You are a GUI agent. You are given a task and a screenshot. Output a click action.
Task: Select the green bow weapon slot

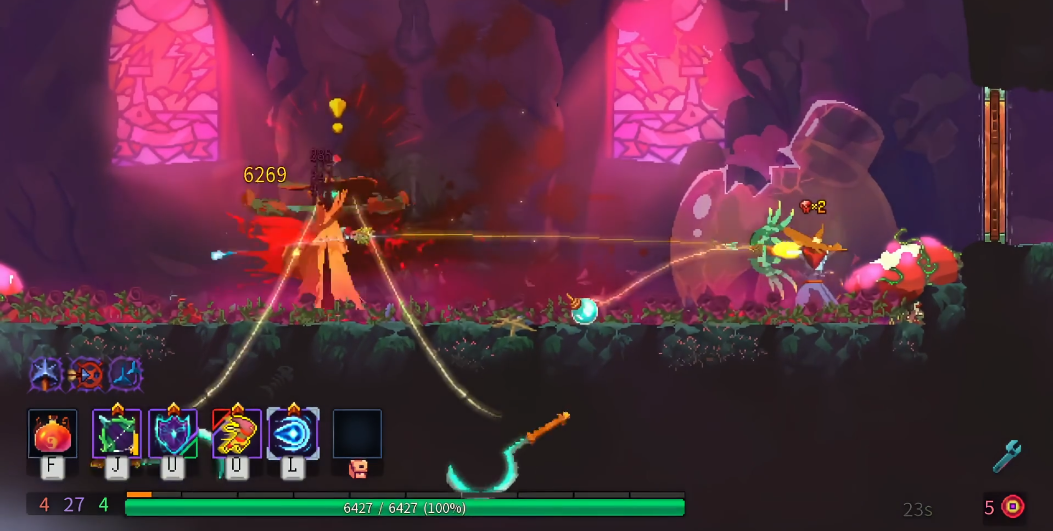117,434
